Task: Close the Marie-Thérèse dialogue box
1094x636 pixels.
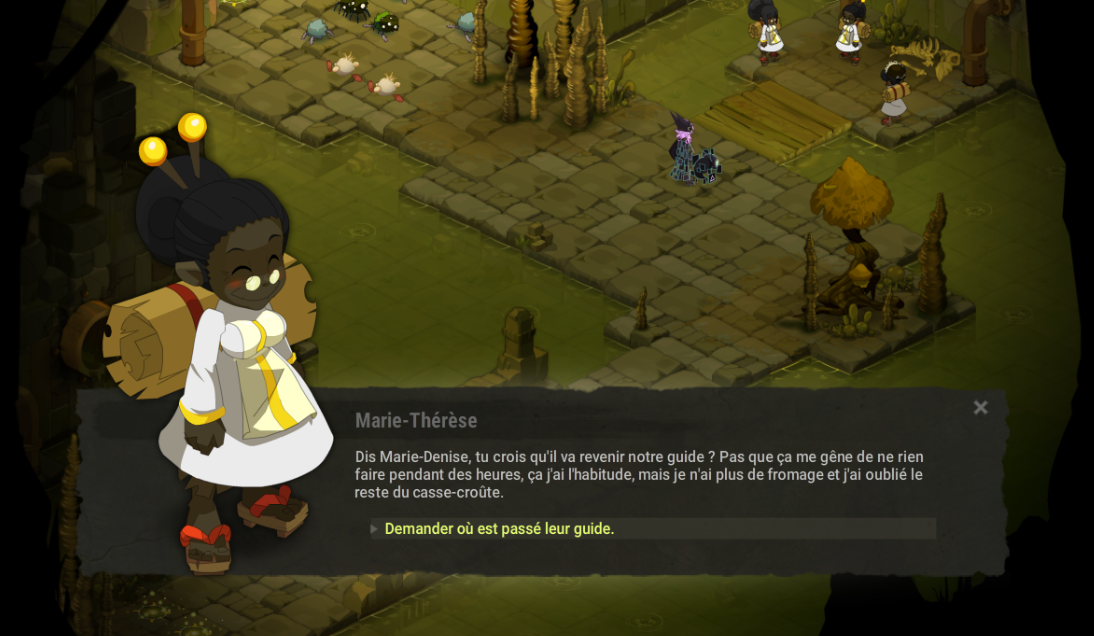Action: click(x=980, y=407)
